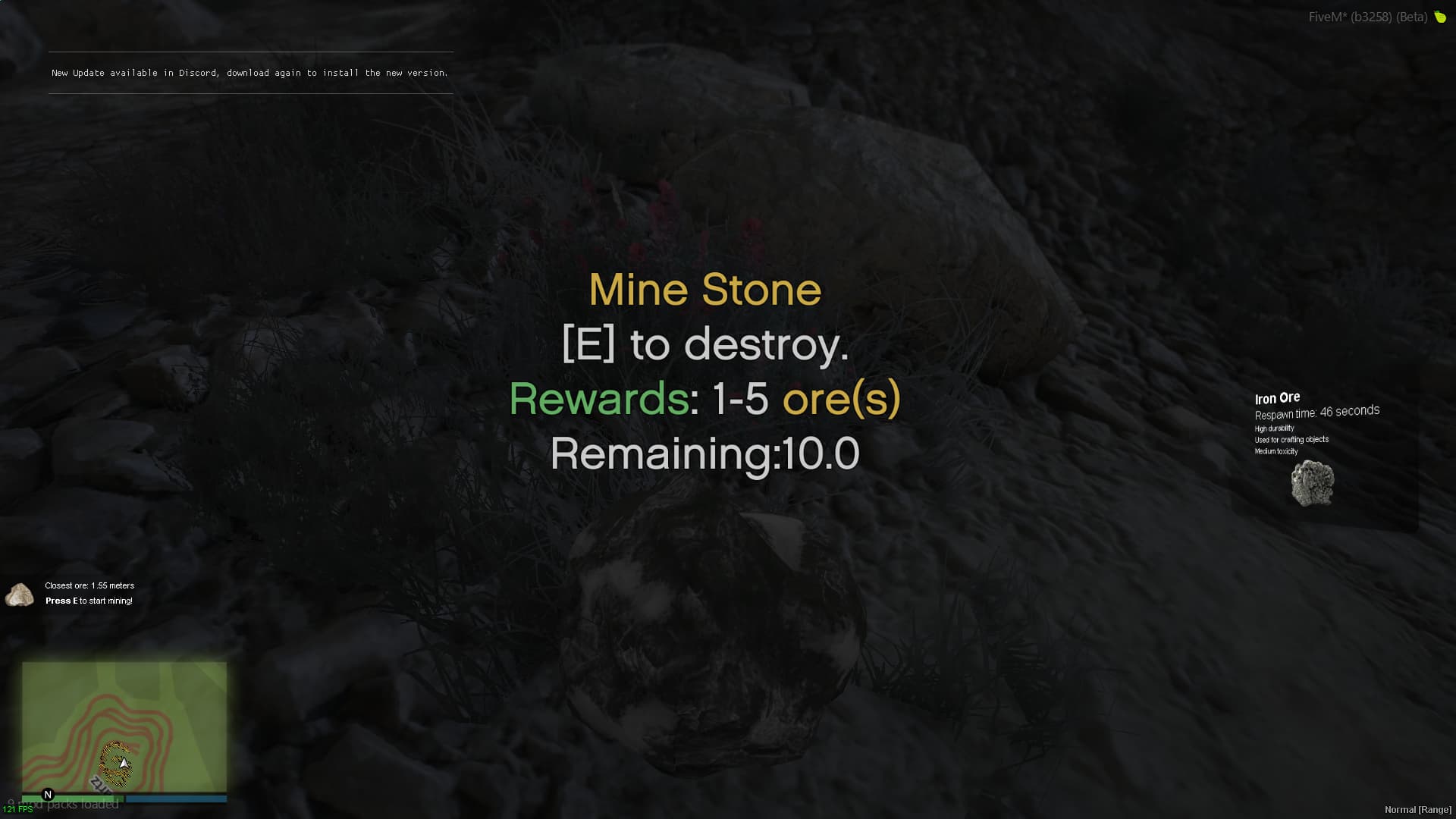Click the Iron Ore info panel title
This screenshot has width=1456, height=819.
[1277, 397]
